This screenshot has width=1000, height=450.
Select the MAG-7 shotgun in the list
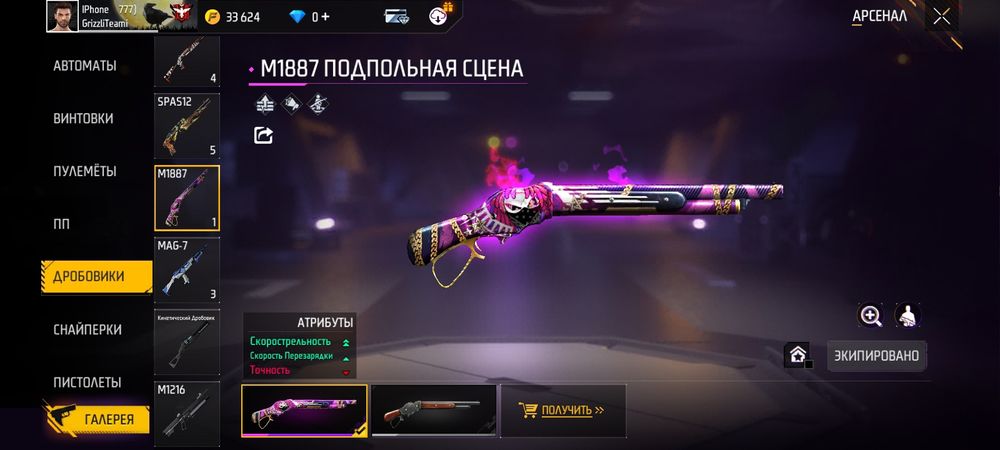point(187,270)
